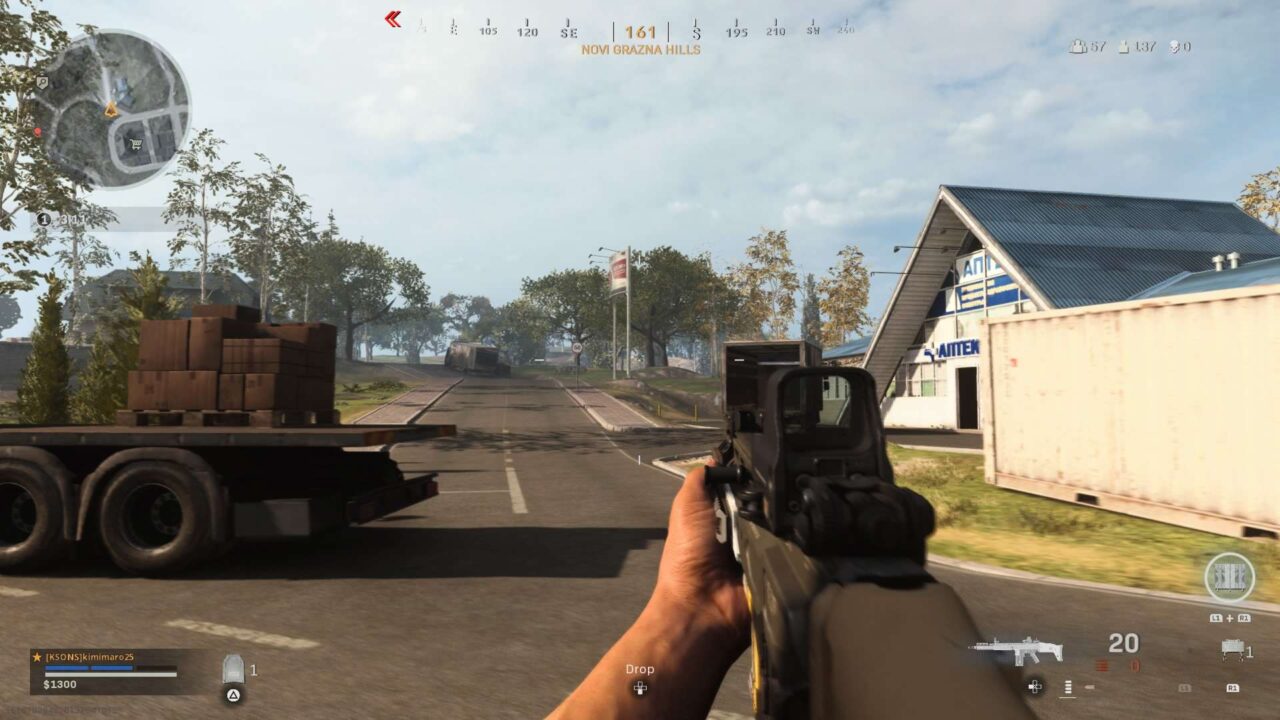
Task: Click the star icon beside kimimaro25's name
Action: click(x=35, y=657)
